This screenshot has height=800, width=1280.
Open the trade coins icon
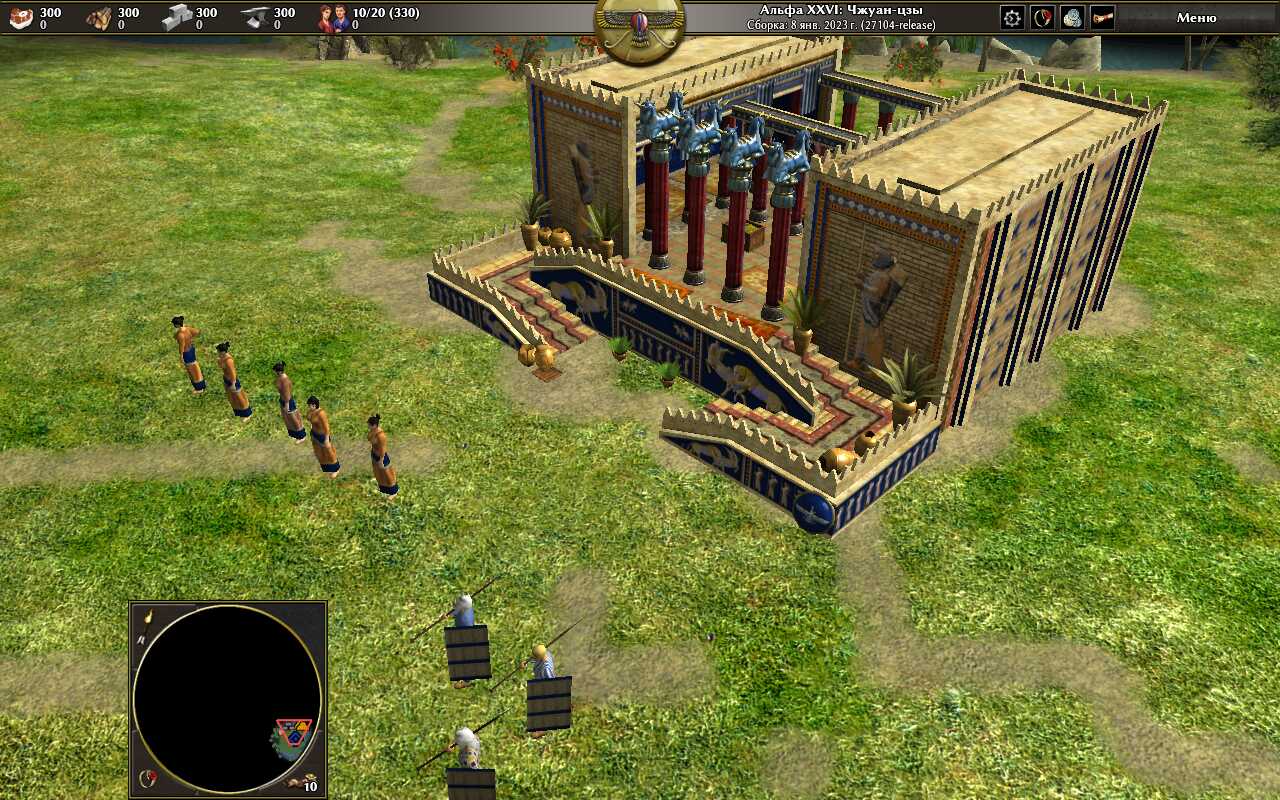pos(1072,17)
